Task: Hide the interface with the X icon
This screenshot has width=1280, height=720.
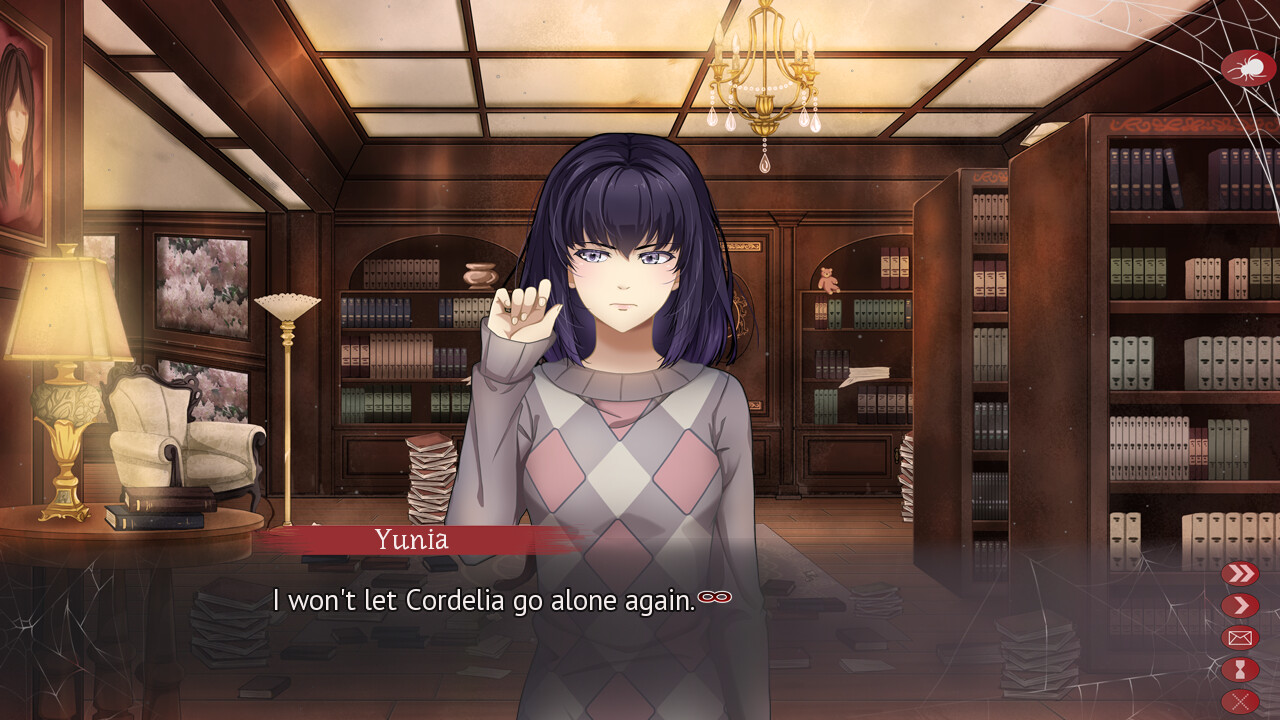Action: pos(1240,701)
